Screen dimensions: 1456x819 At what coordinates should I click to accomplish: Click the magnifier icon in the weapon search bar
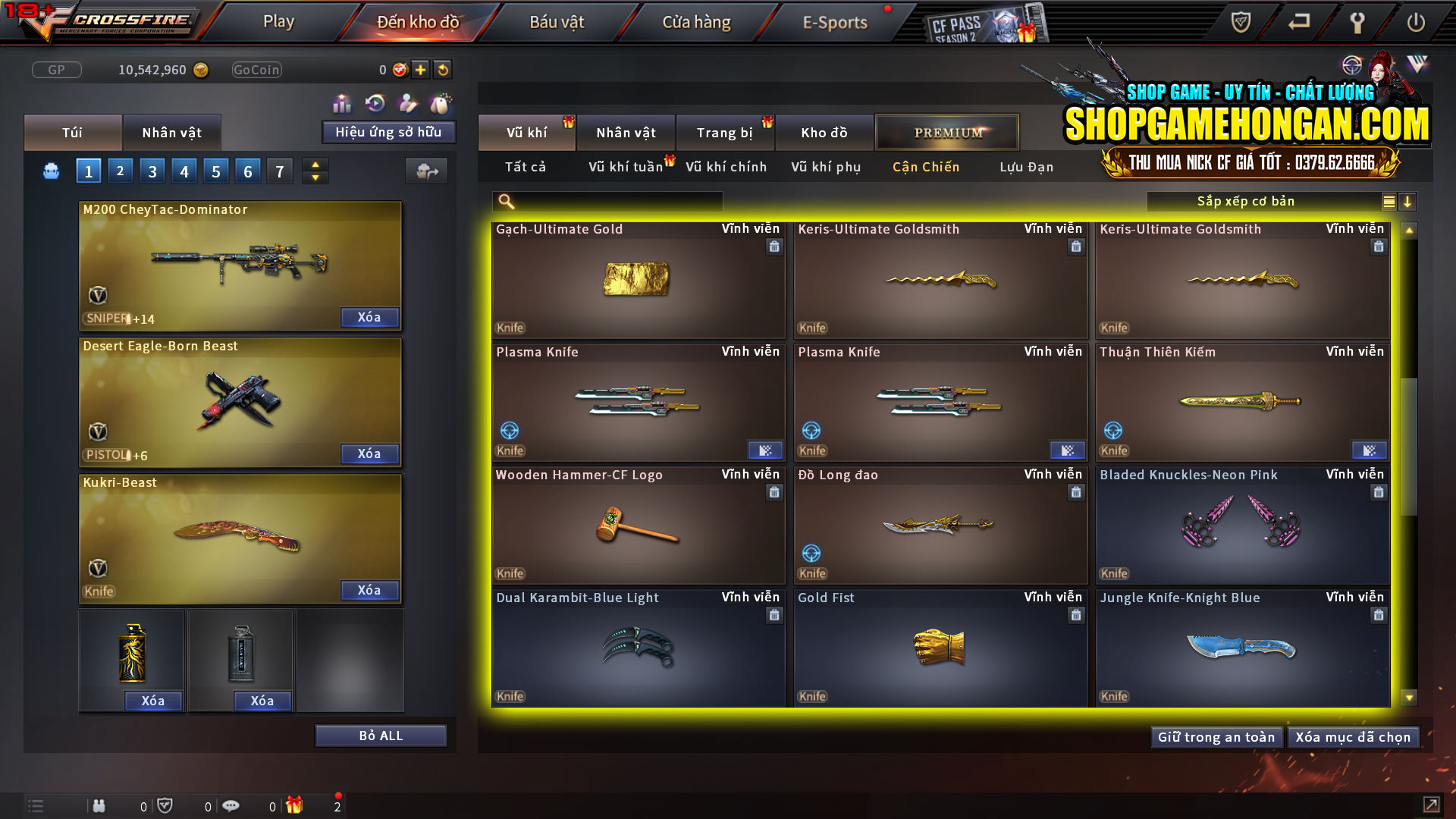[504, 201]
